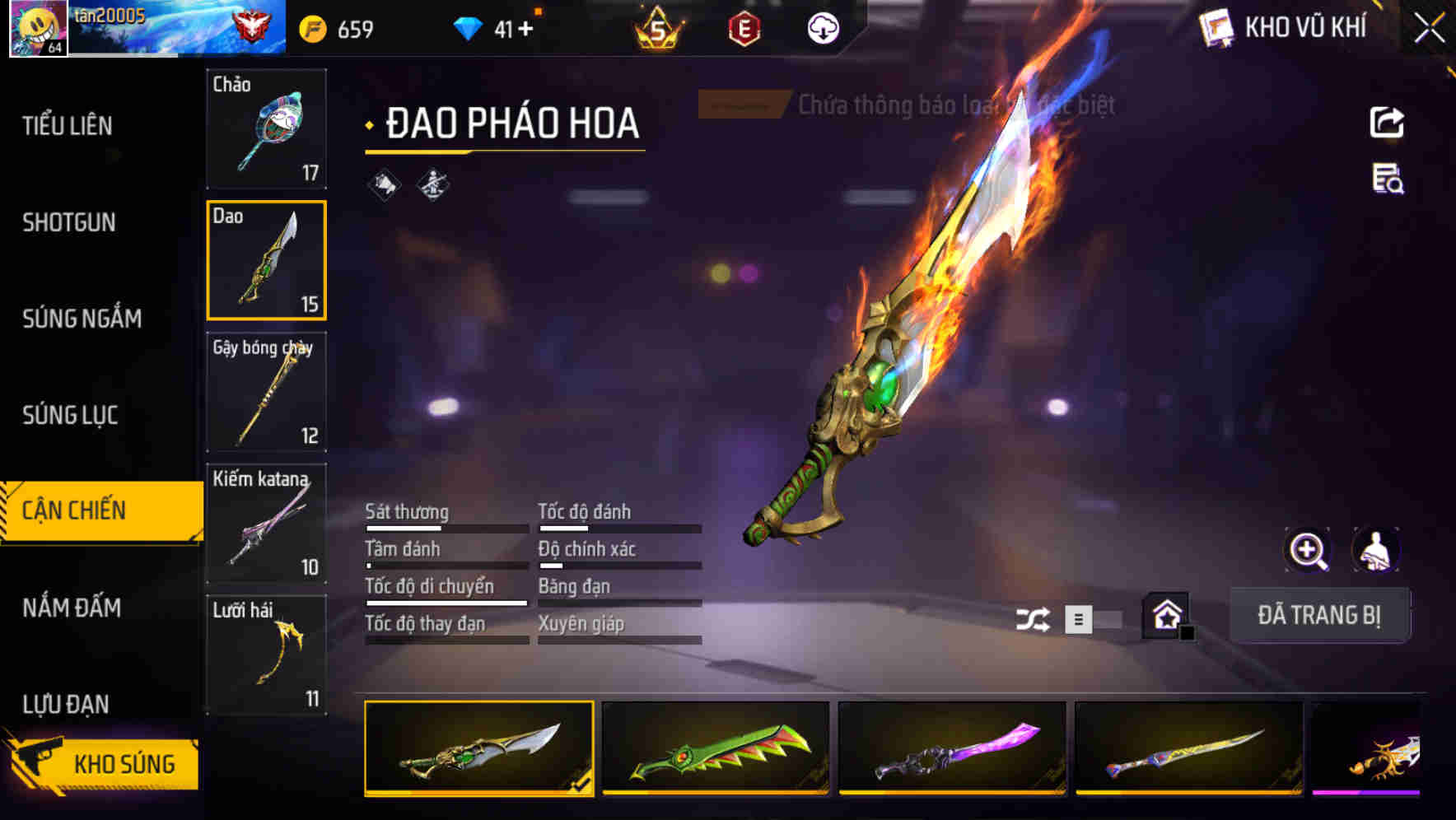1456x820 pixels.
Task: Open the share icon for ĐAO PHÁO HOA
Action: pyautogui.click(x=1388, y=122)
